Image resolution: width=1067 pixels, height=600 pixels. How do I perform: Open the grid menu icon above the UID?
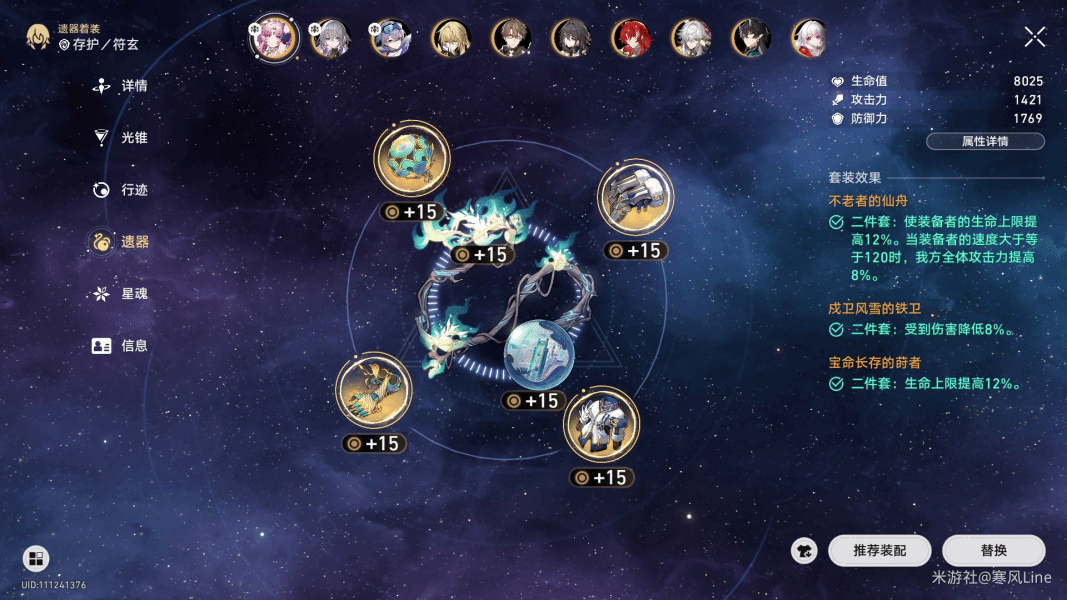(35, 559)
